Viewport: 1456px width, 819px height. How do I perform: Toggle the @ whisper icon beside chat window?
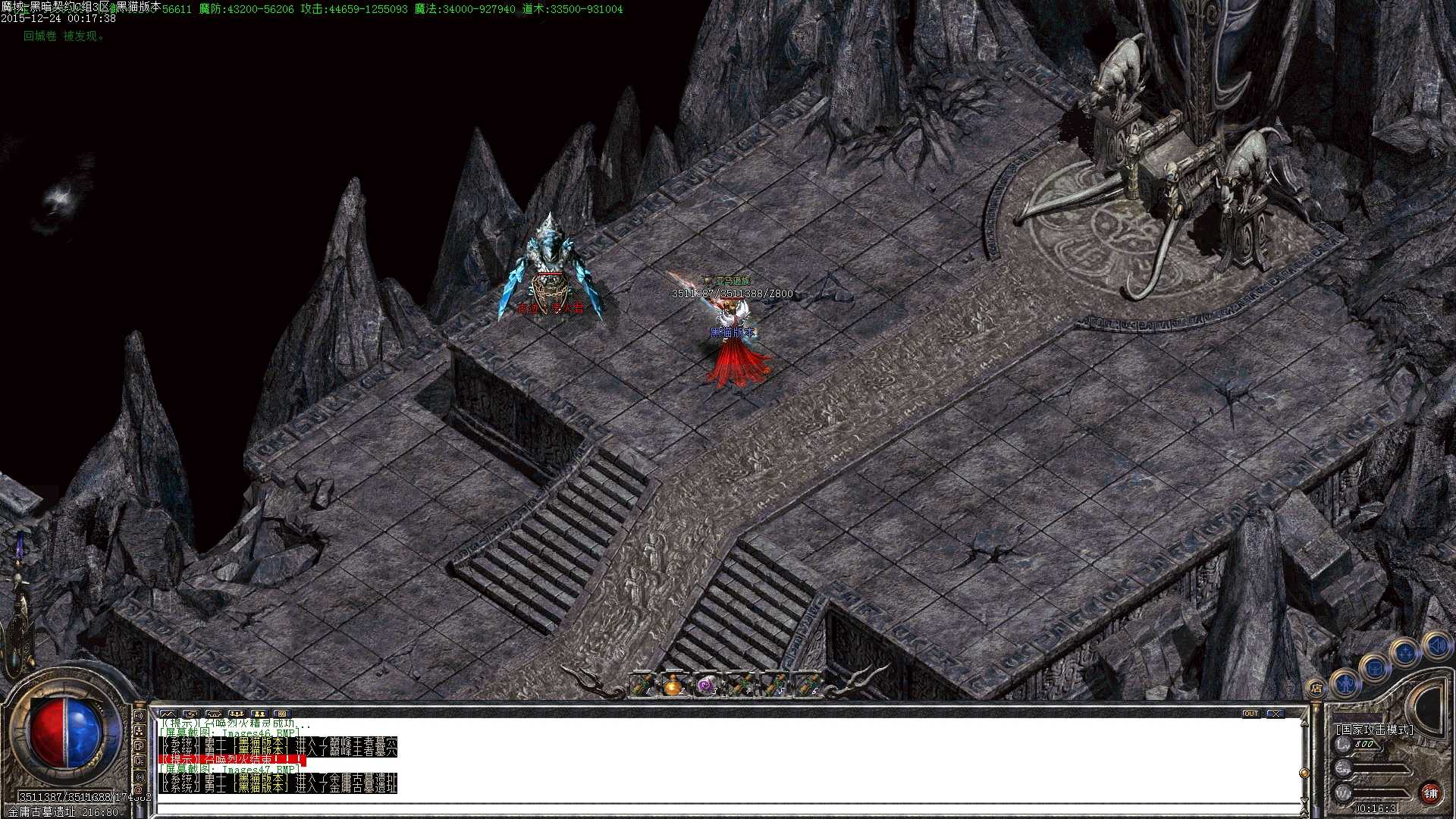tap(138, 790)
